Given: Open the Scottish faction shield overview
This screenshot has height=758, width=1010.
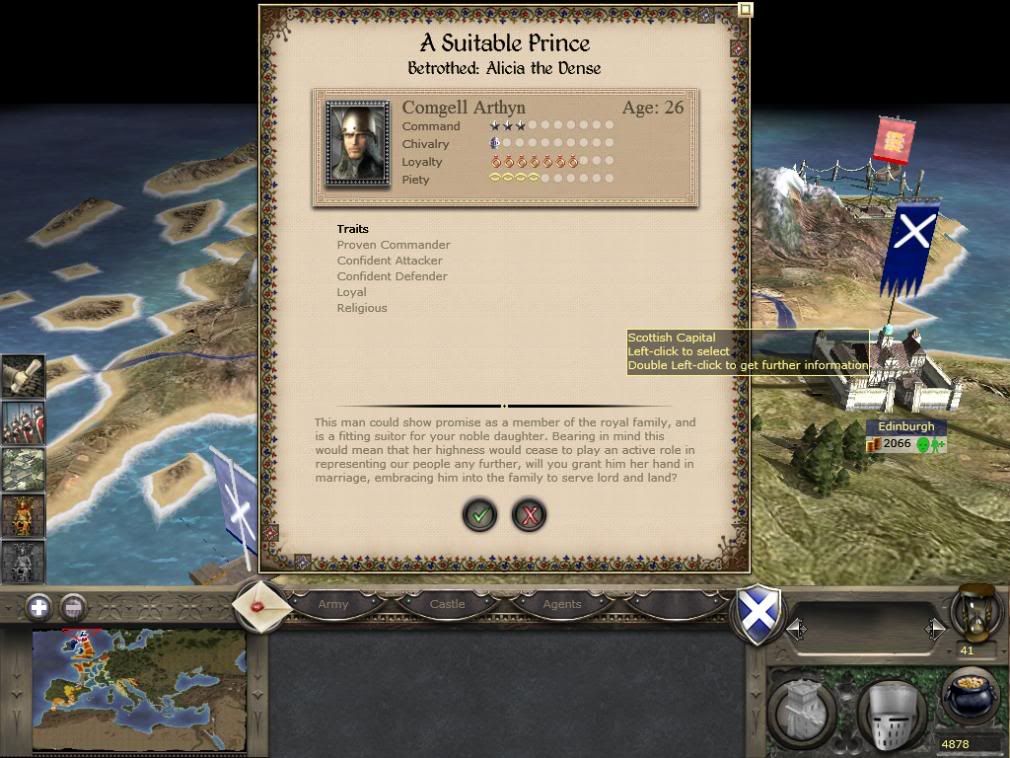Looking at the screenshot, I should 759,611.
